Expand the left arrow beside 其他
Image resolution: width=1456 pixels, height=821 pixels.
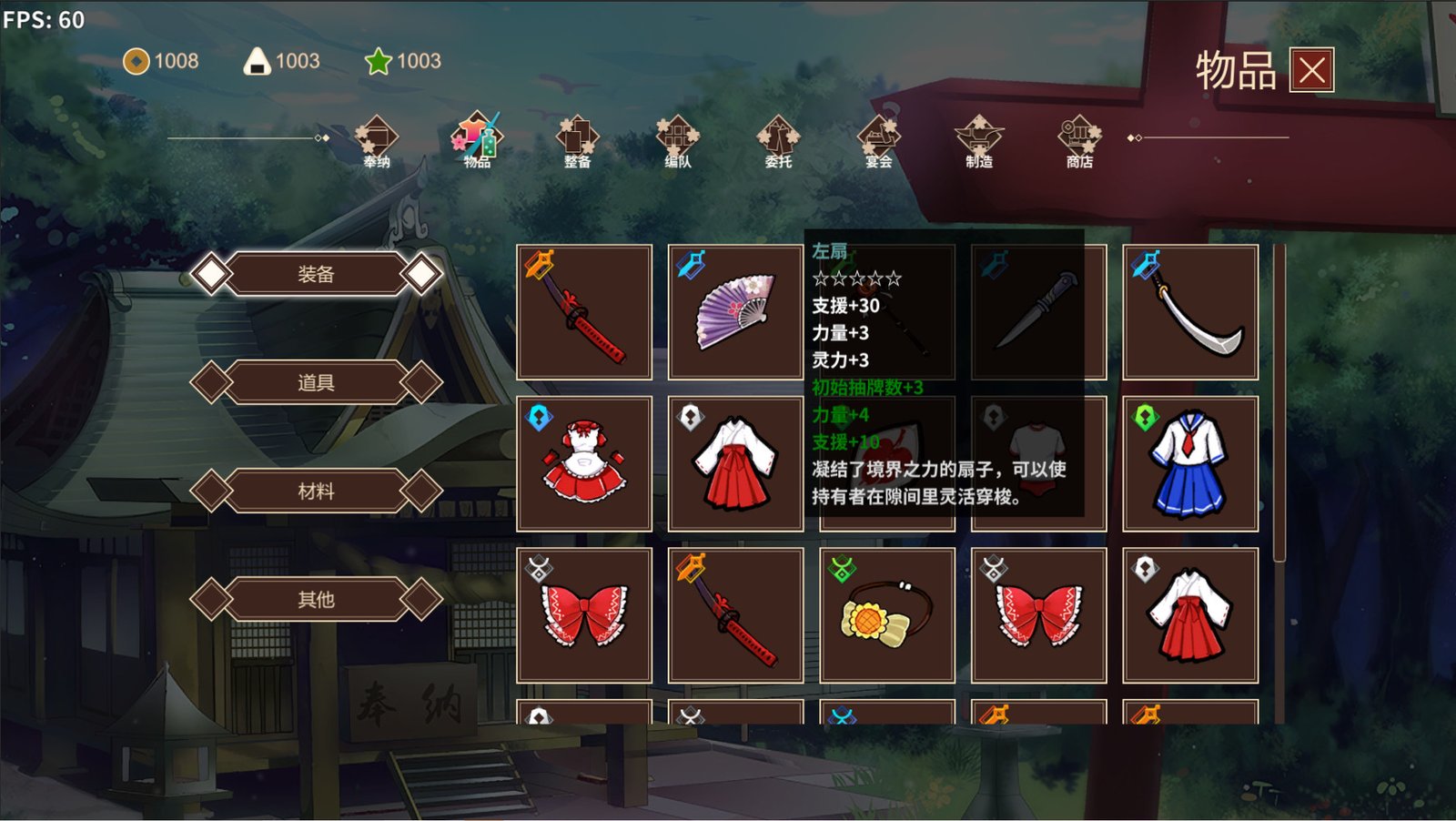click(x=214, y=600)
